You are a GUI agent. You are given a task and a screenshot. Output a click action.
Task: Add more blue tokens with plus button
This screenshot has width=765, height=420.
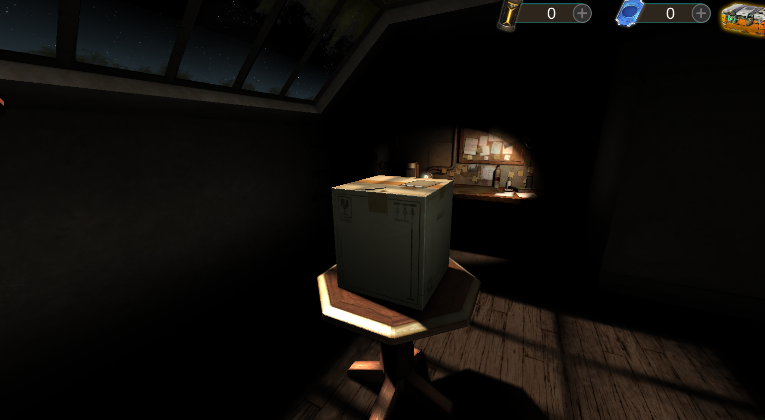click(701, 13)
